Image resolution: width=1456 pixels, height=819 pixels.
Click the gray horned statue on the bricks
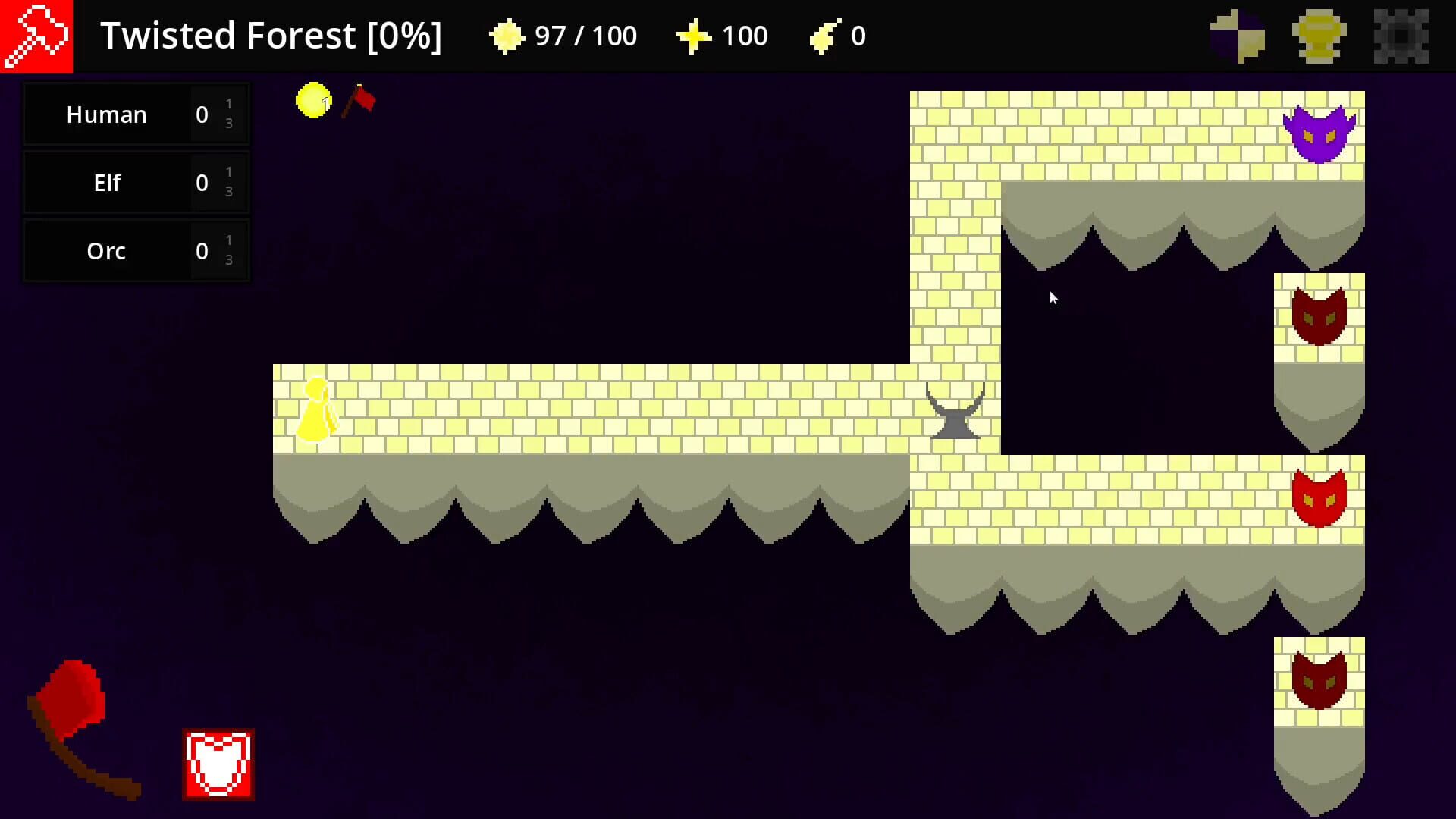point(955,409)
